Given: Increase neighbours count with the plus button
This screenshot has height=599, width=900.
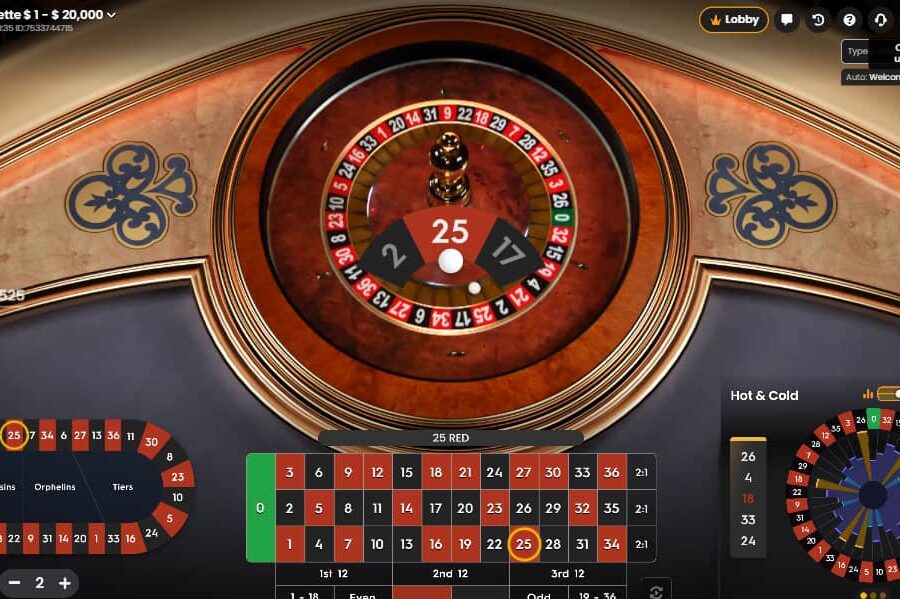Looking at the screenshot, I should pyautogui.click(x=64, y=583).
